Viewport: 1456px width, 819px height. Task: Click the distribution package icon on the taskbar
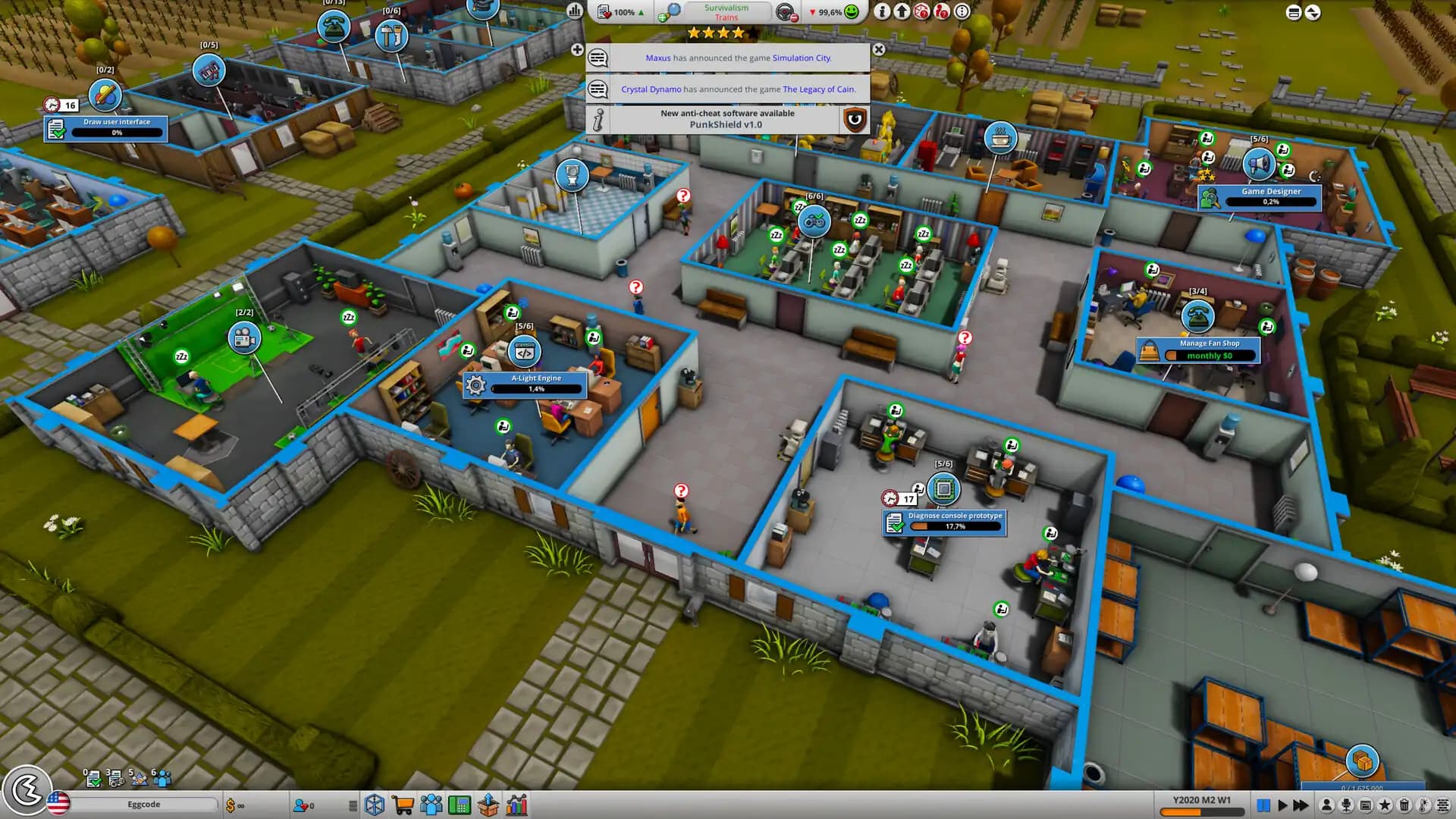tap(487, 805)
